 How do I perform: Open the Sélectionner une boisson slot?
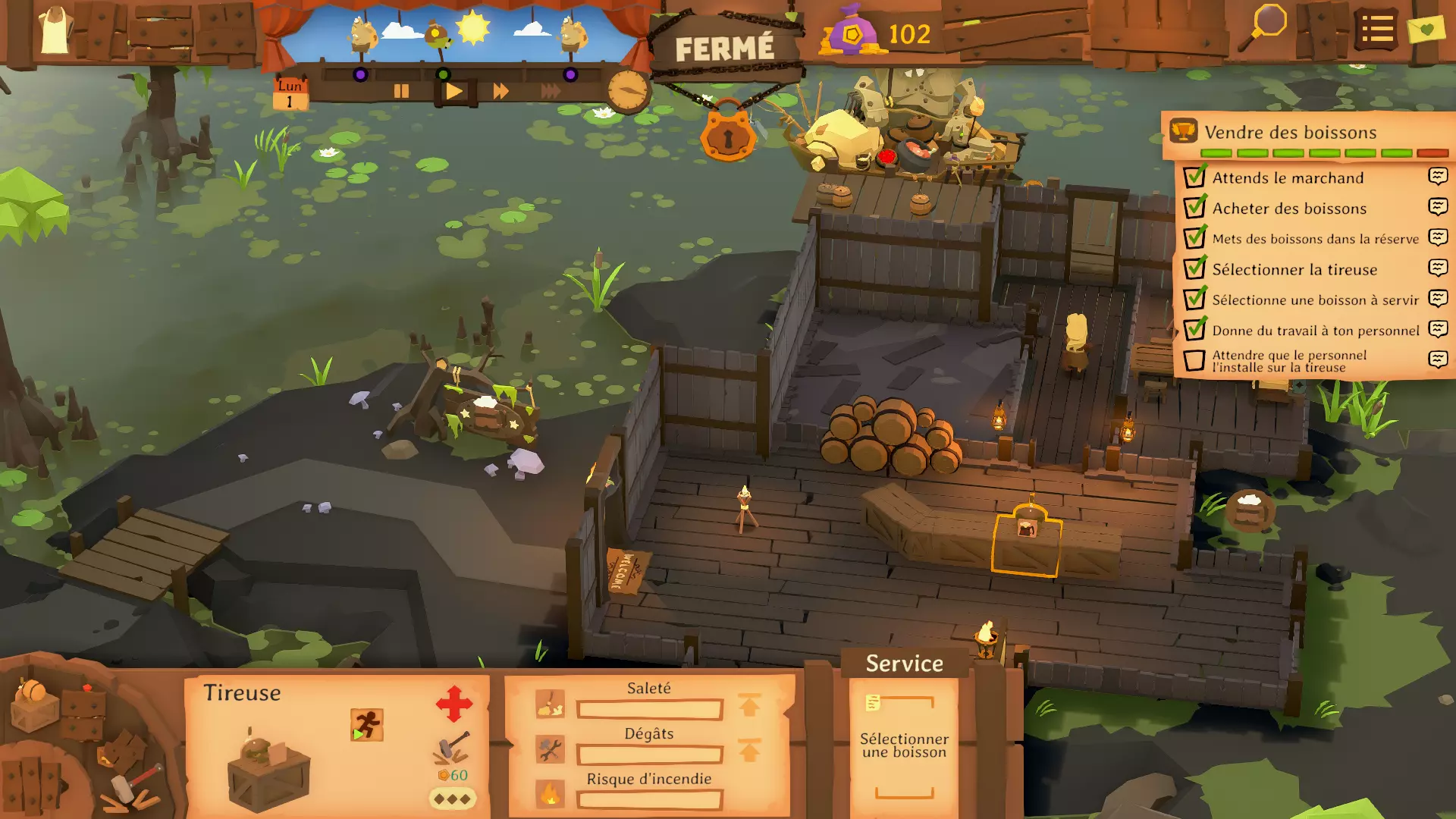pyautogui.click(x=904, y=745)
